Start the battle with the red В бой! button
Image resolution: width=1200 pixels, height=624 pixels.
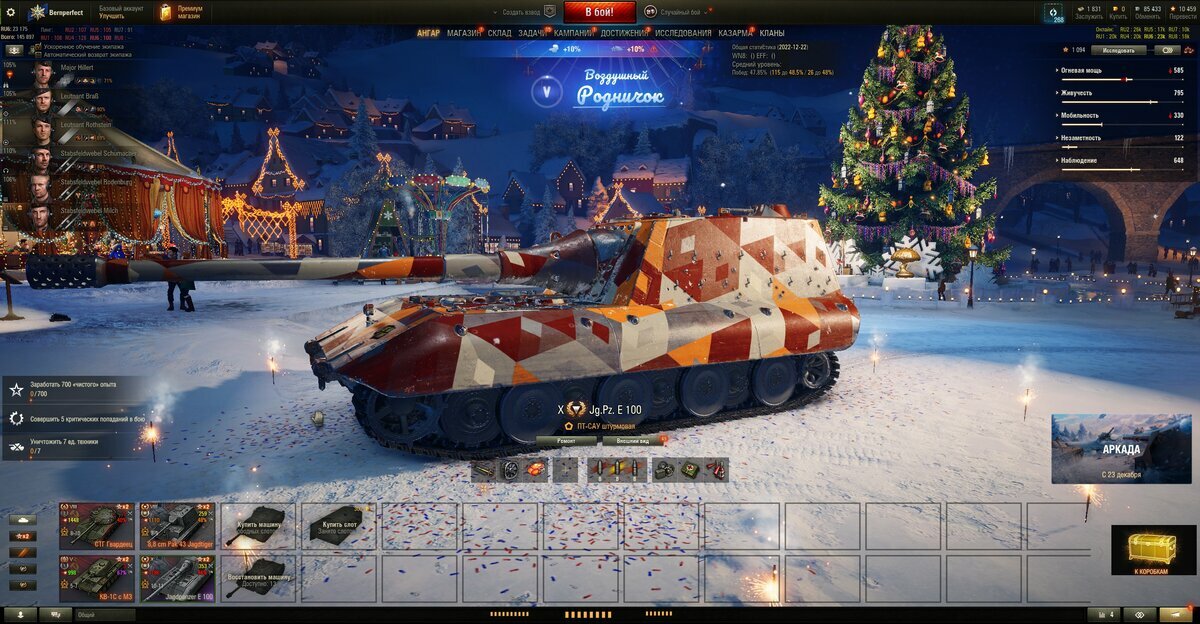point(599,12)
